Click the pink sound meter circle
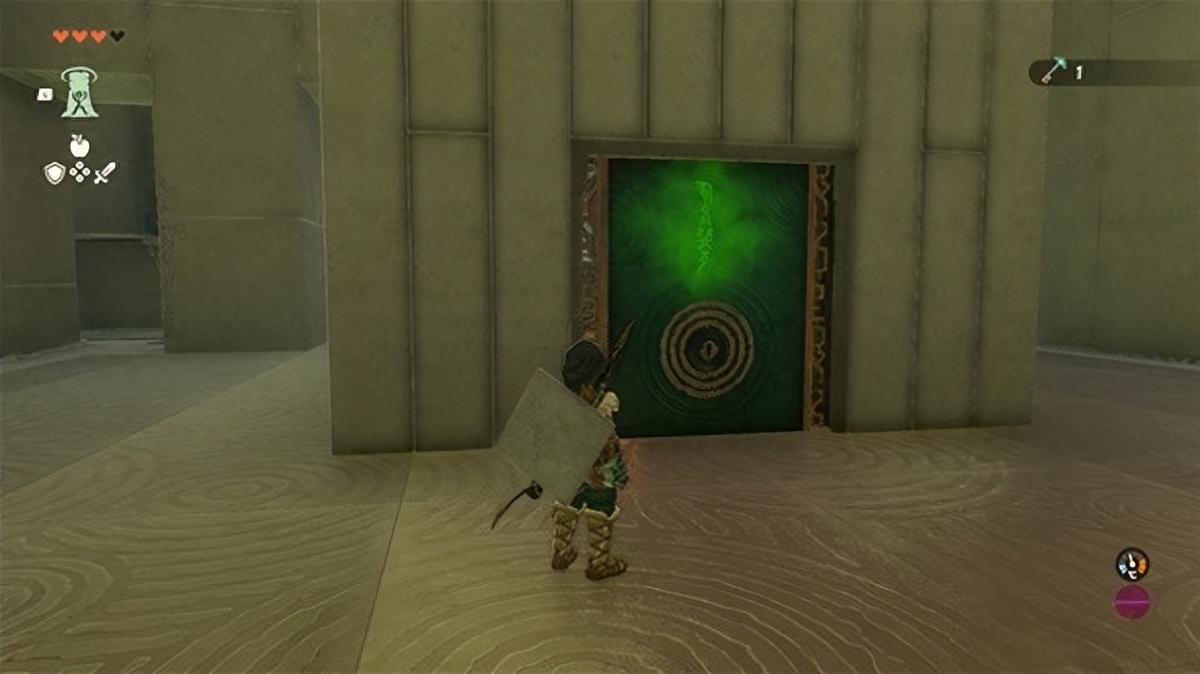The image size is (1200, 674). 1132,602
